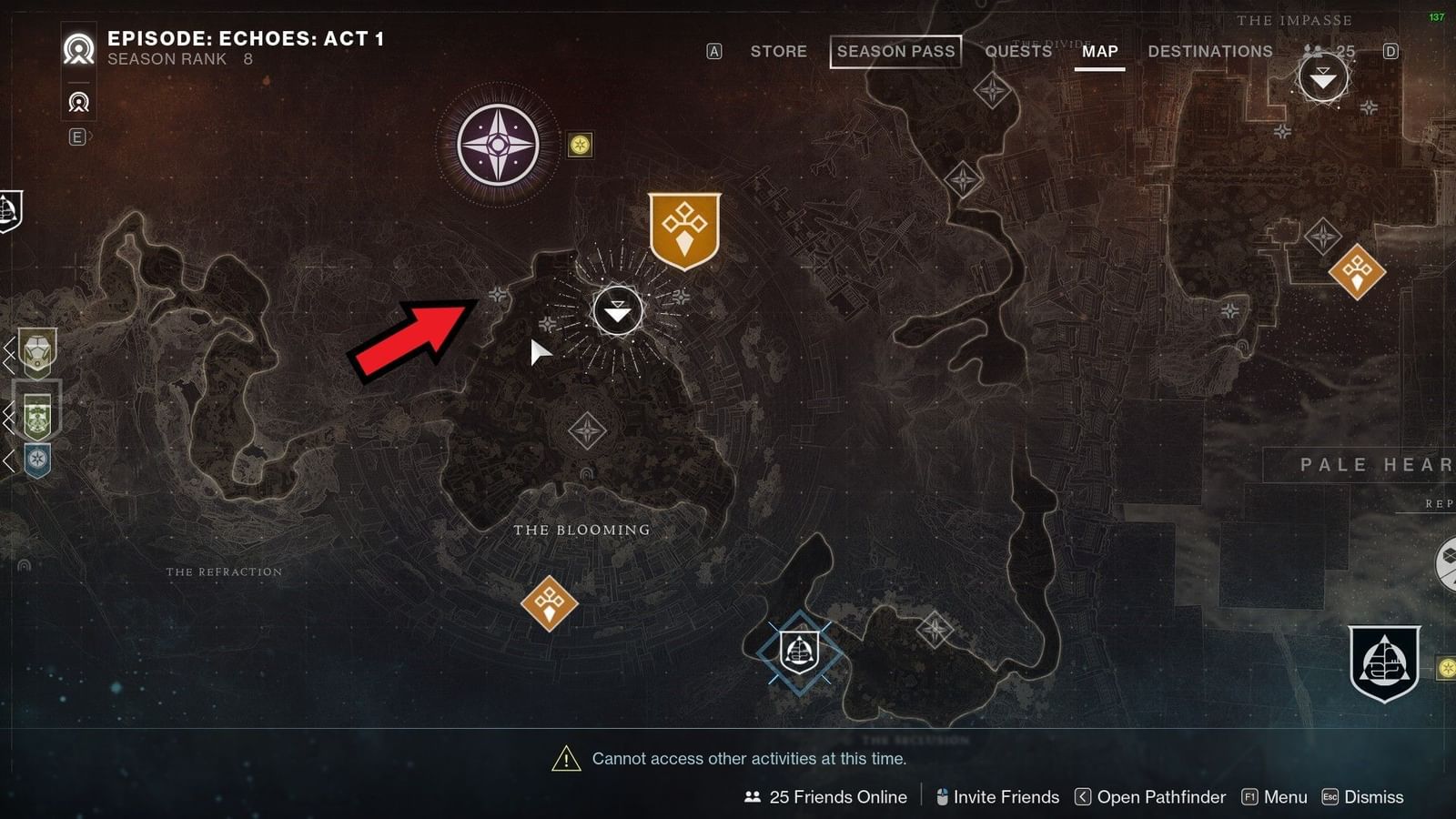Open the purple seasonal compass activity node
The image size is (1456, 819).
click(497, 143)
